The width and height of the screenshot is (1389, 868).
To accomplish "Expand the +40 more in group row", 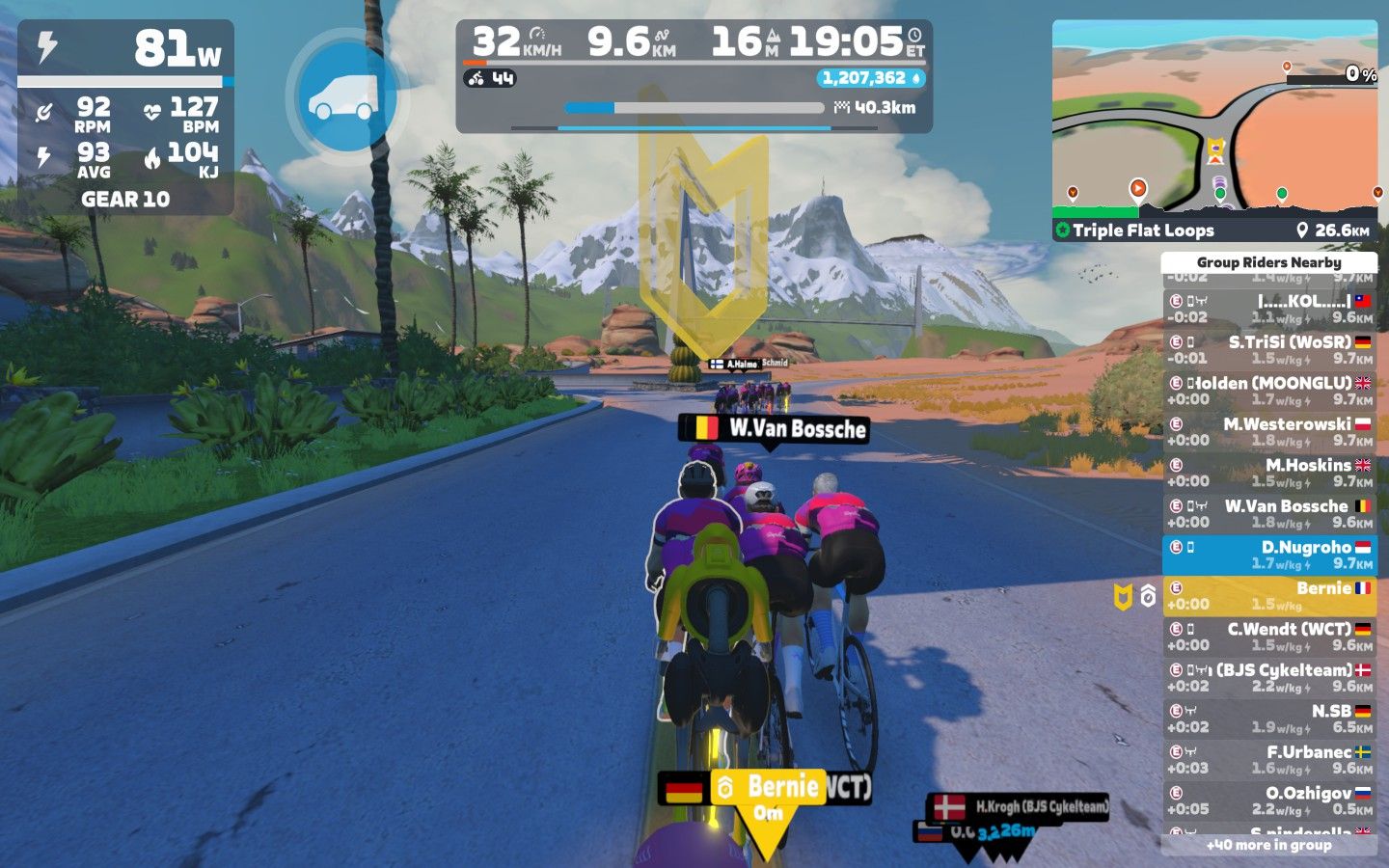I will click(x=1269, y=845).
